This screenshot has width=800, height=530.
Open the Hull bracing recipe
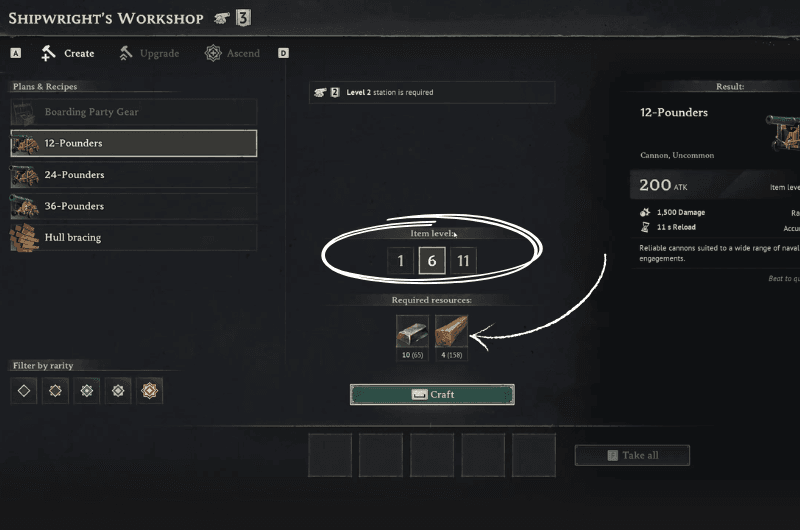[x=133, y=238]
